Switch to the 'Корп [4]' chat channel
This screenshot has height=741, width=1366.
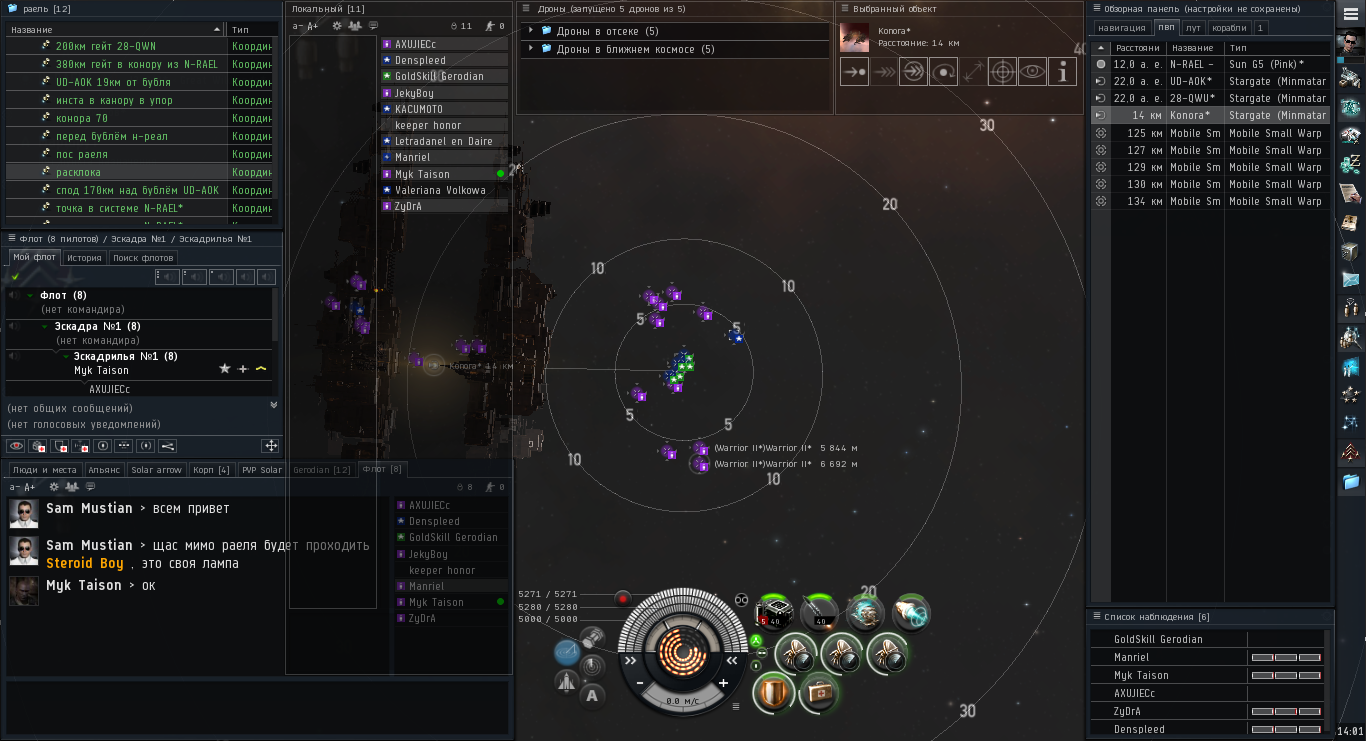[x=209, y=470]
